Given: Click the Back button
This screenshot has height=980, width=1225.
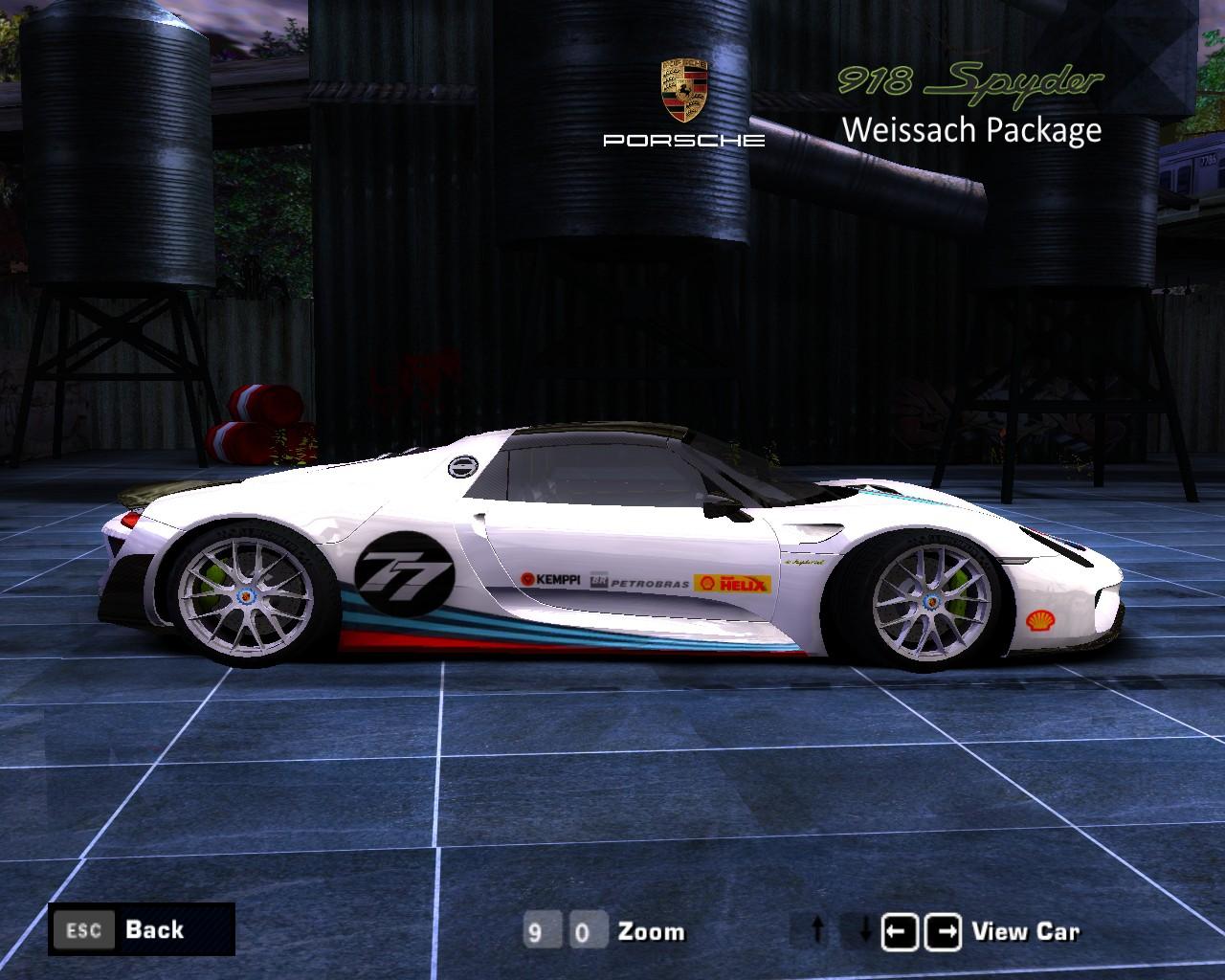Looking at the screenshot, I should (153, 929).
